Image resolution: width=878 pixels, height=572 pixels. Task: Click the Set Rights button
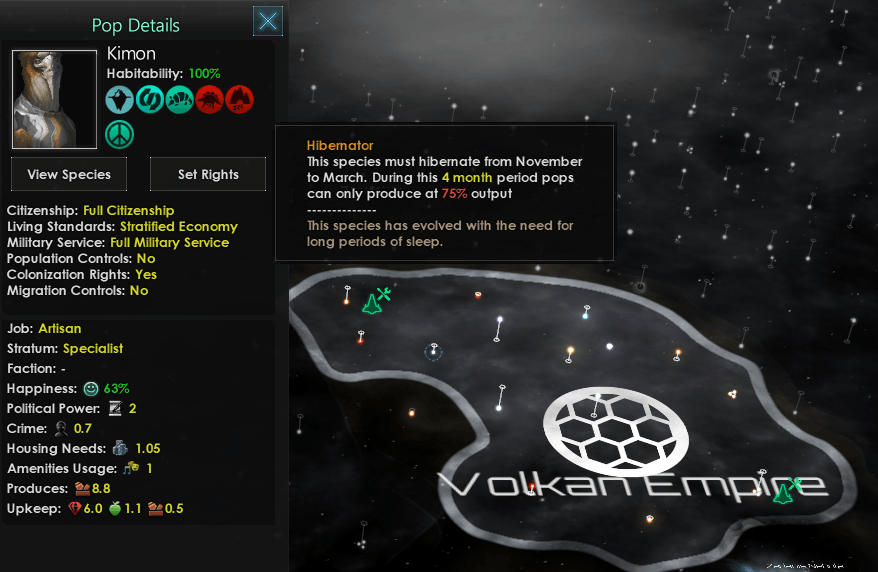click(x=208, y=174)
